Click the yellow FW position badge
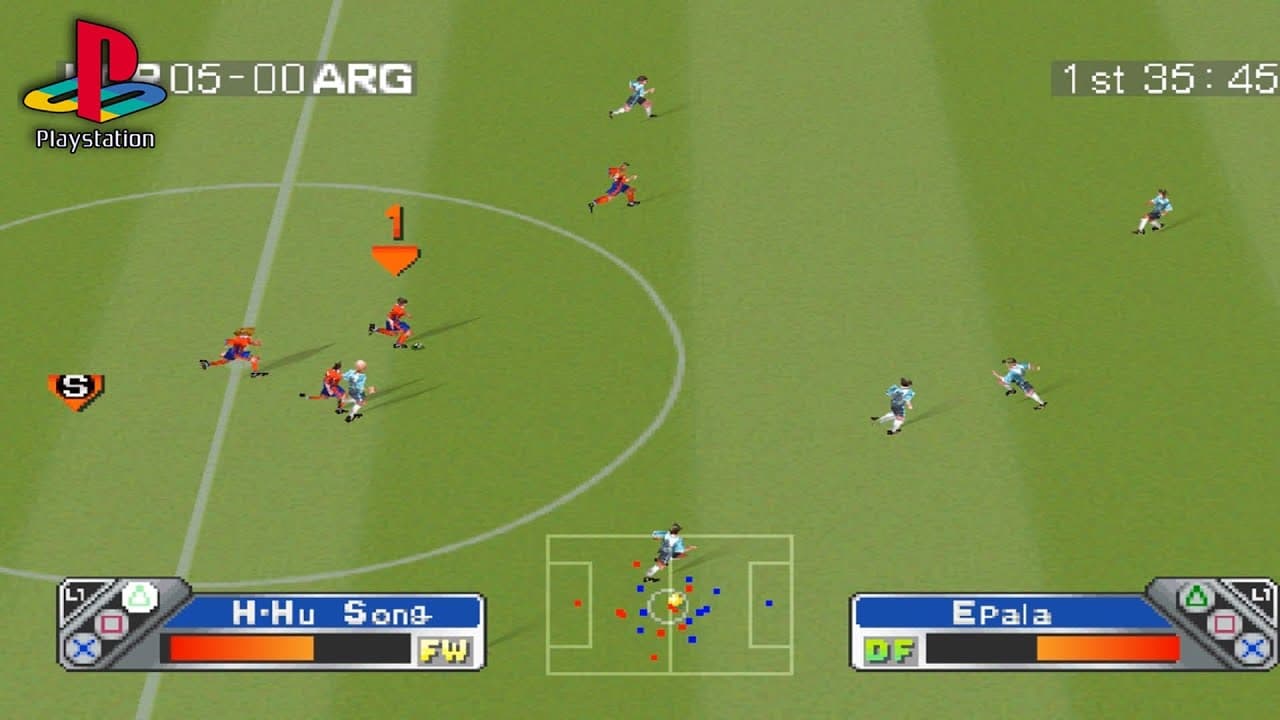 tap(443, 649)
